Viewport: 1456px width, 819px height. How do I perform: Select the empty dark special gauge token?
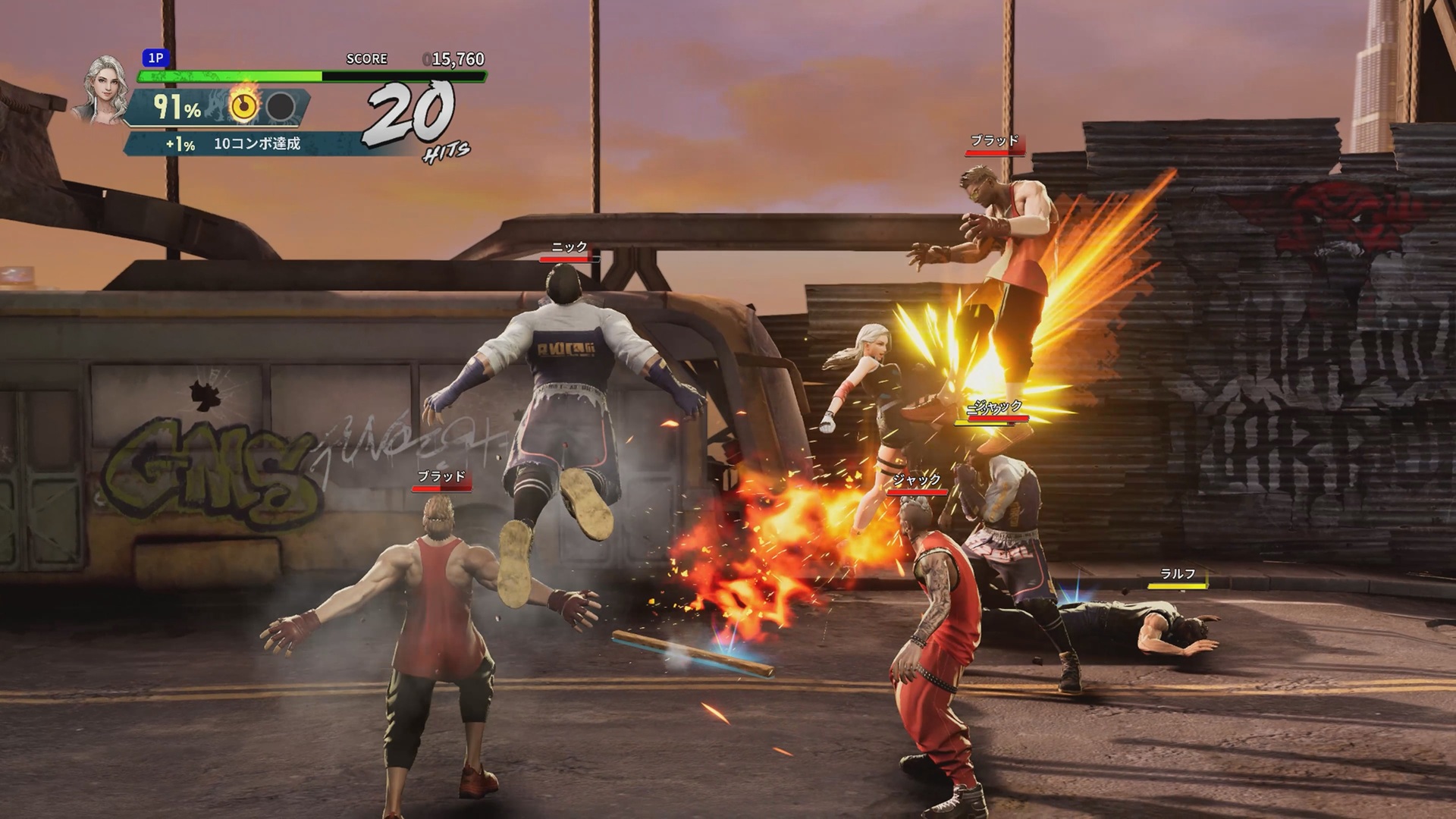coord(281,108)
